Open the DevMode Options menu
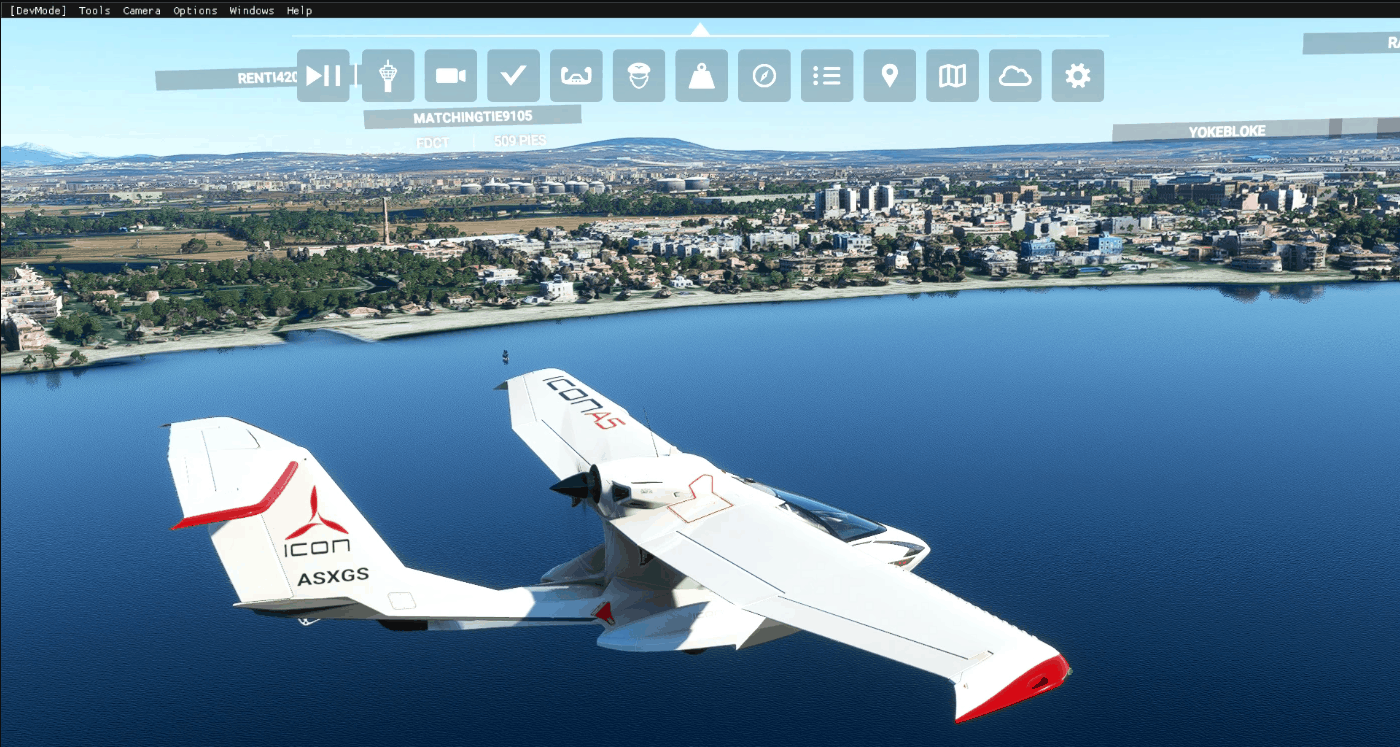The height and width of the screenshot is (747, 1400). click(x=195, y=11)
